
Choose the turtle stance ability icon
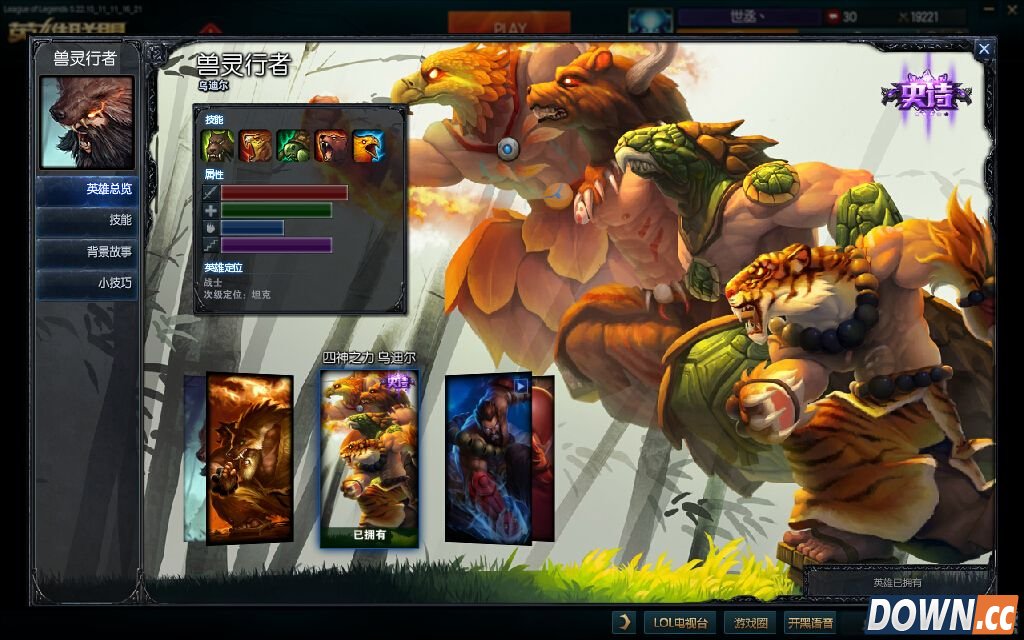[293, 146]
